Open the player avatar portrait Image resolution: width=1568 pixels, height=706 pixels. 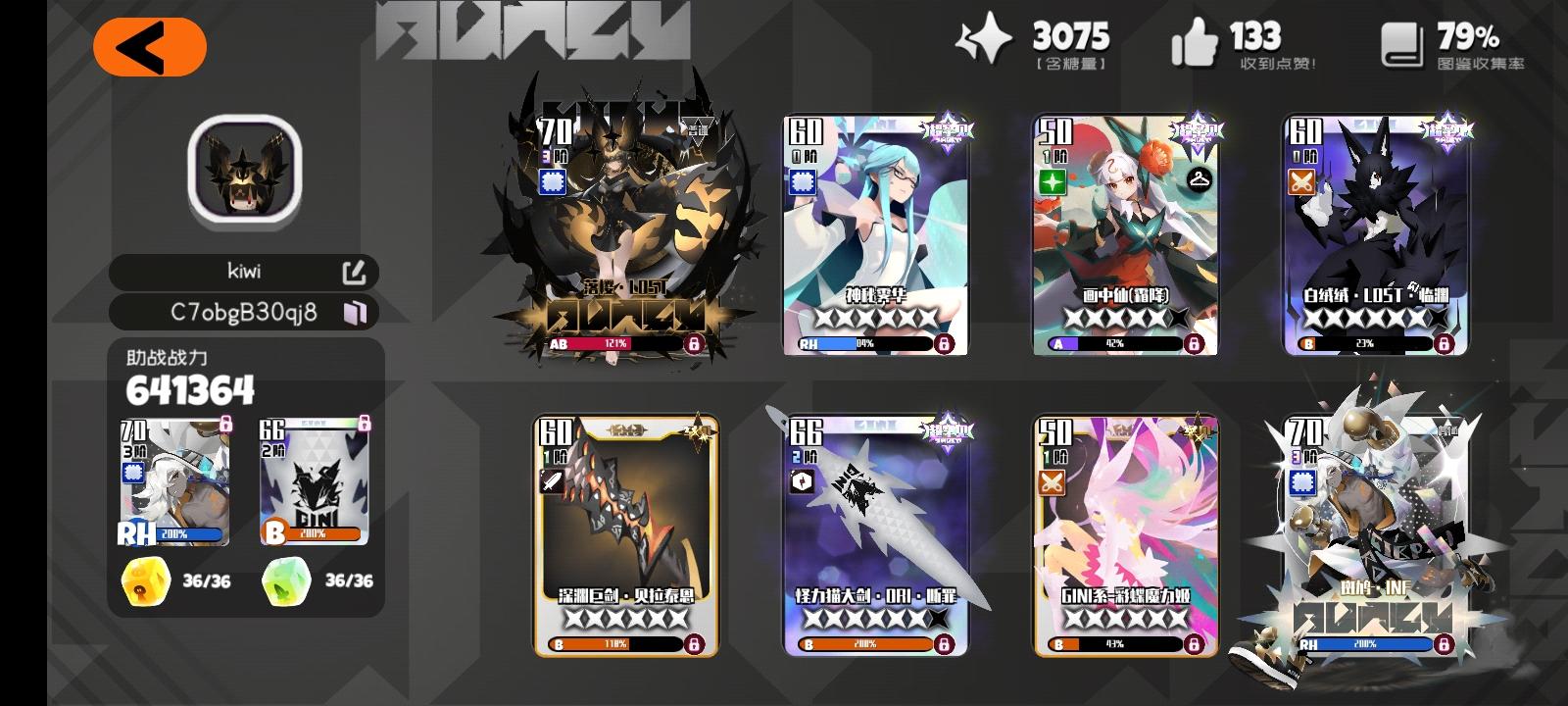tap(245, 174)
